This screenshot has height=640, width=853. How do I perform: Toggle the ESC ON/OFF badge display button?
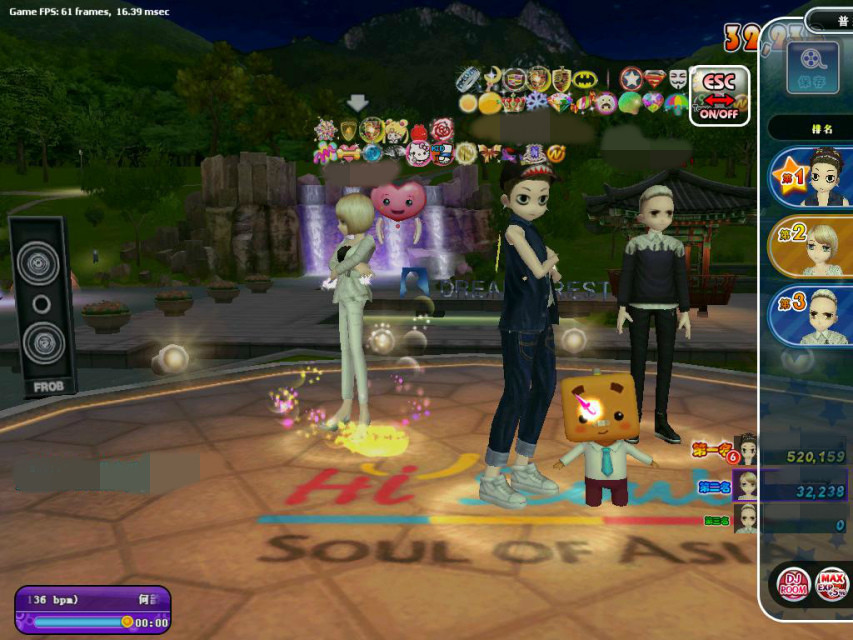(x=719, y=95)
